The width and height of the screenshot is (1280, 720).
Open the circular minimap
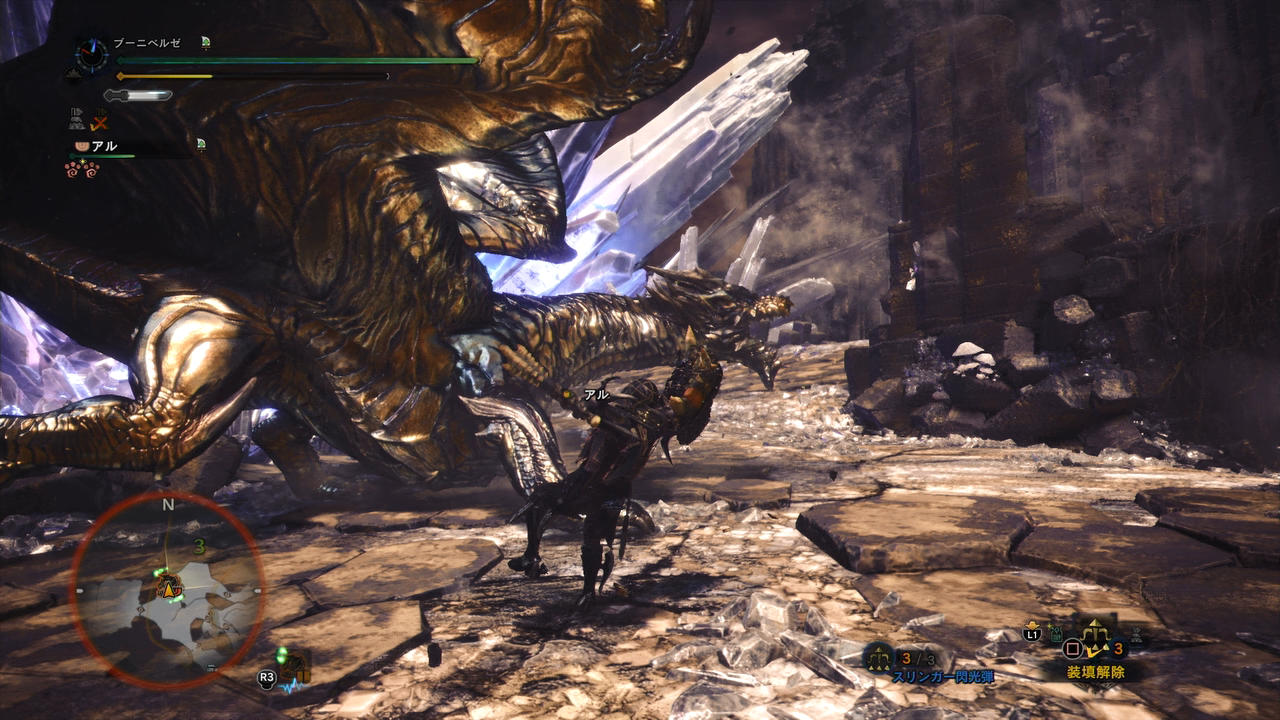(x=168, y=592)
